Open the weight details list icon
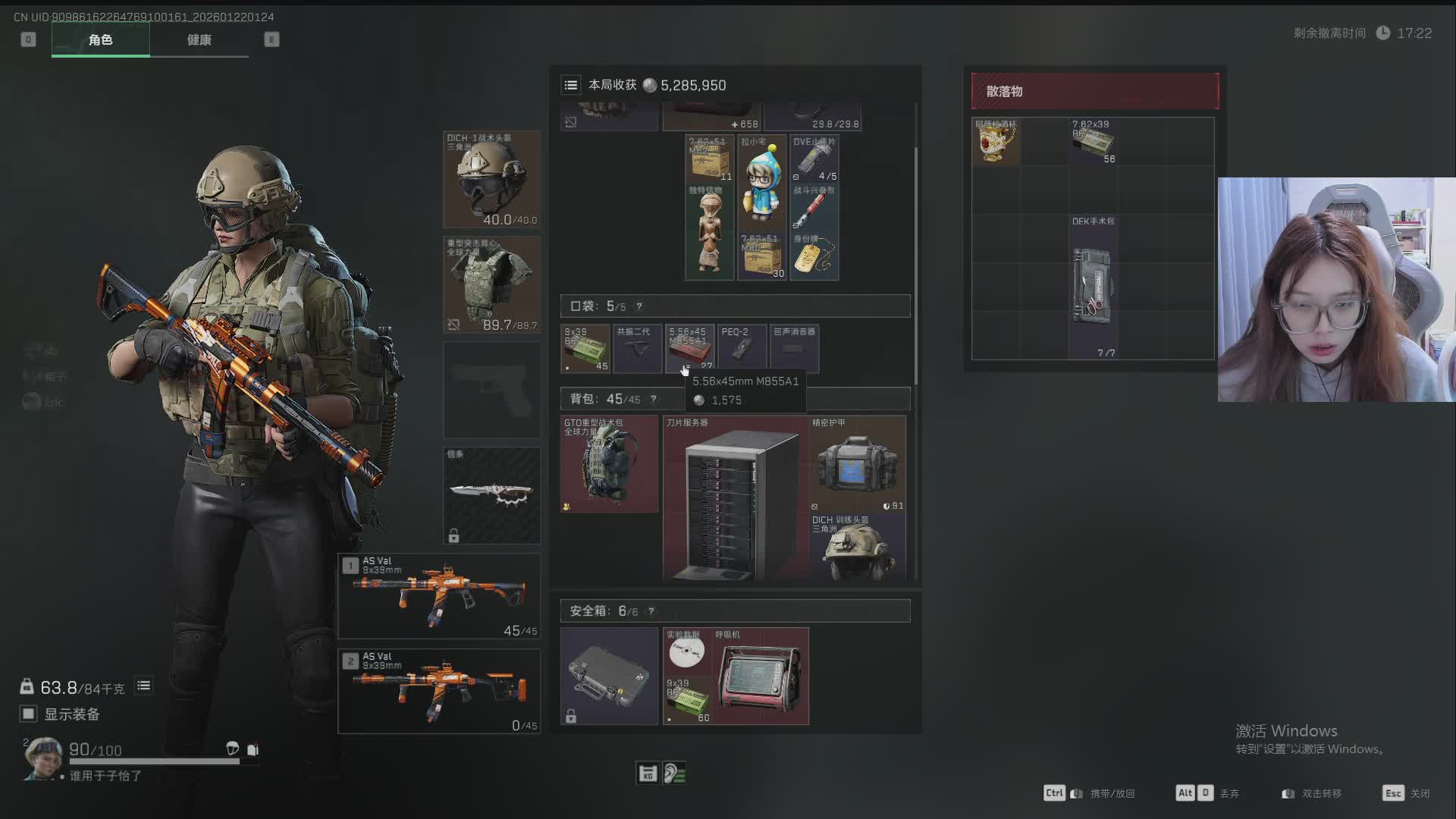 click(x=143, y=686)
